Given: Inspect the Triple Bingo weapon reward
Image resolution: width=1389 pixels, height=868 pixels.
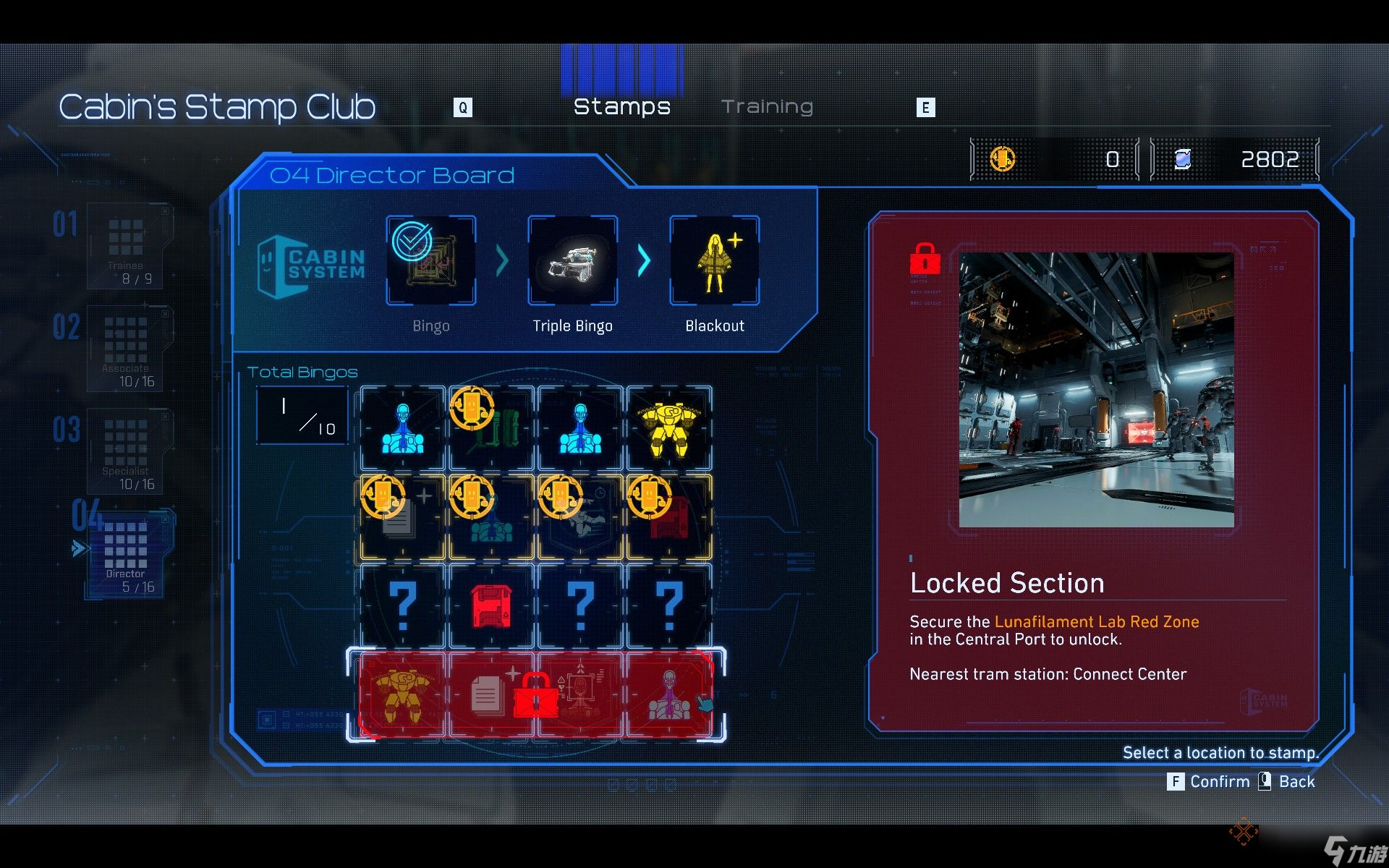Looking at the screenshot, I should pos(573,260).
